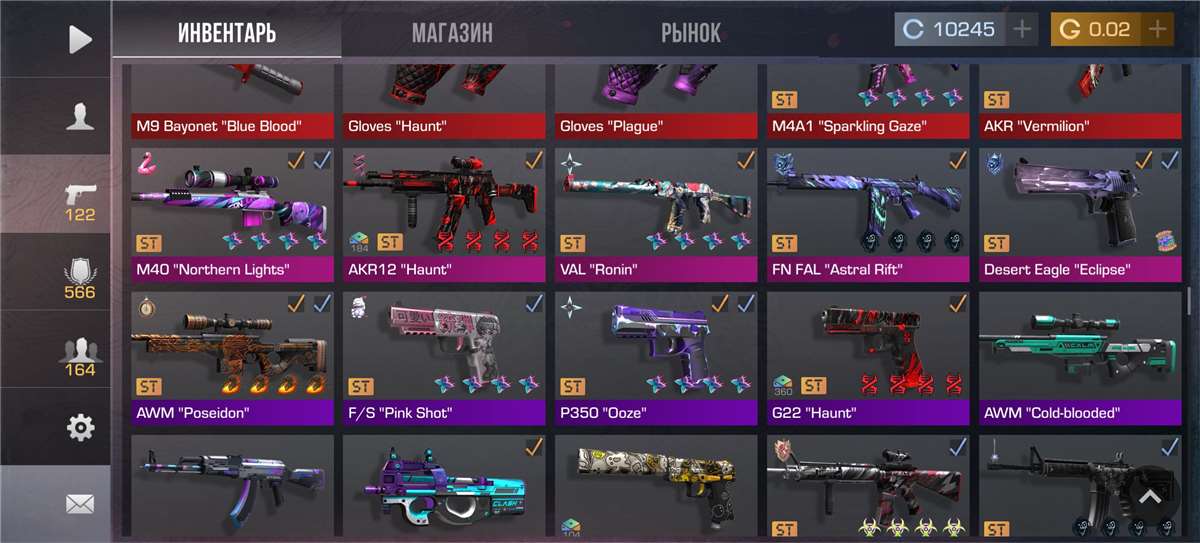
Task: Open the mail envelope icon
Action: click(x=79, y=504)
